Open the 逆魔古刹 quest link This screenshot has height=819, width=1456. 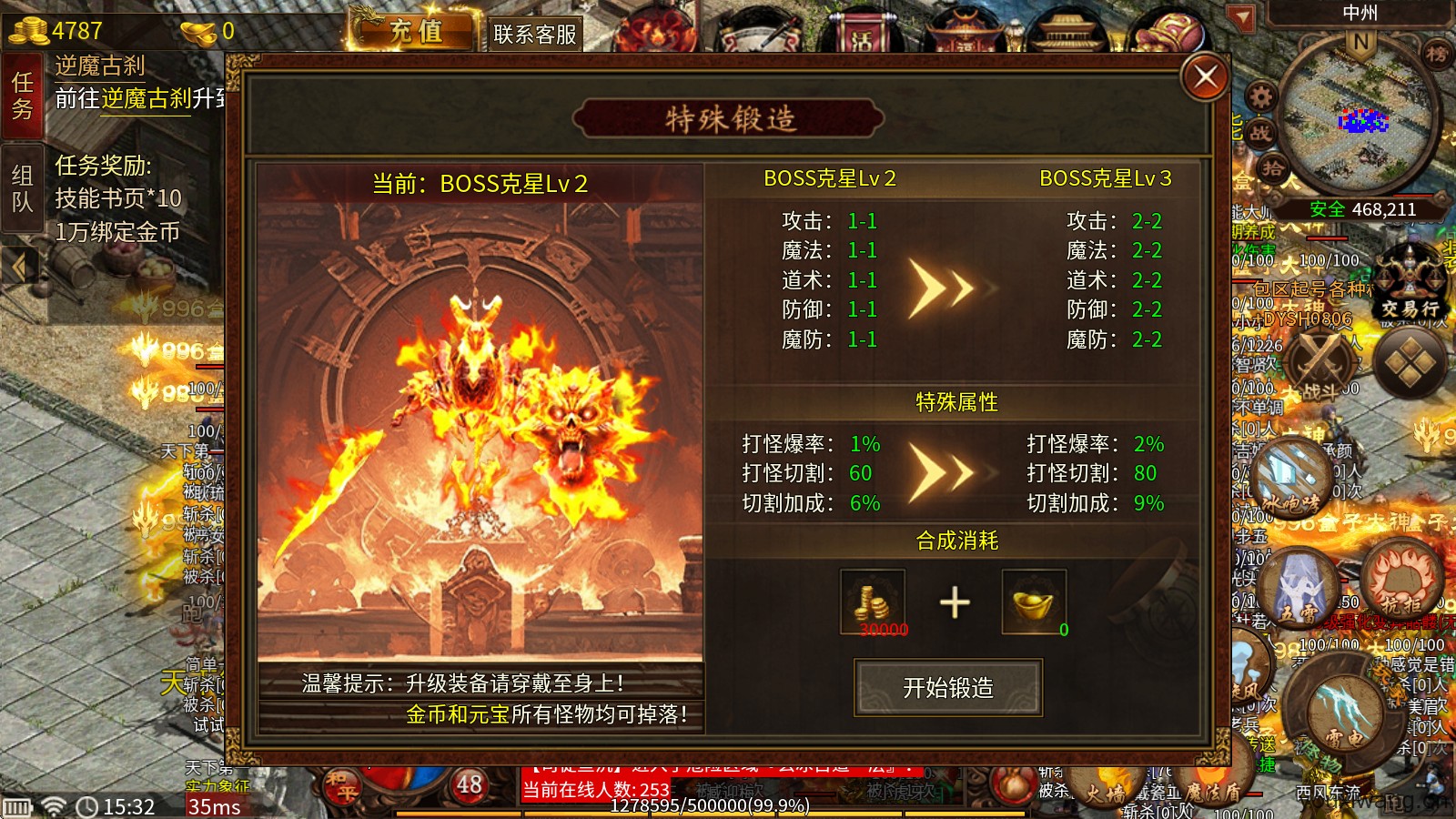(146, 100)
